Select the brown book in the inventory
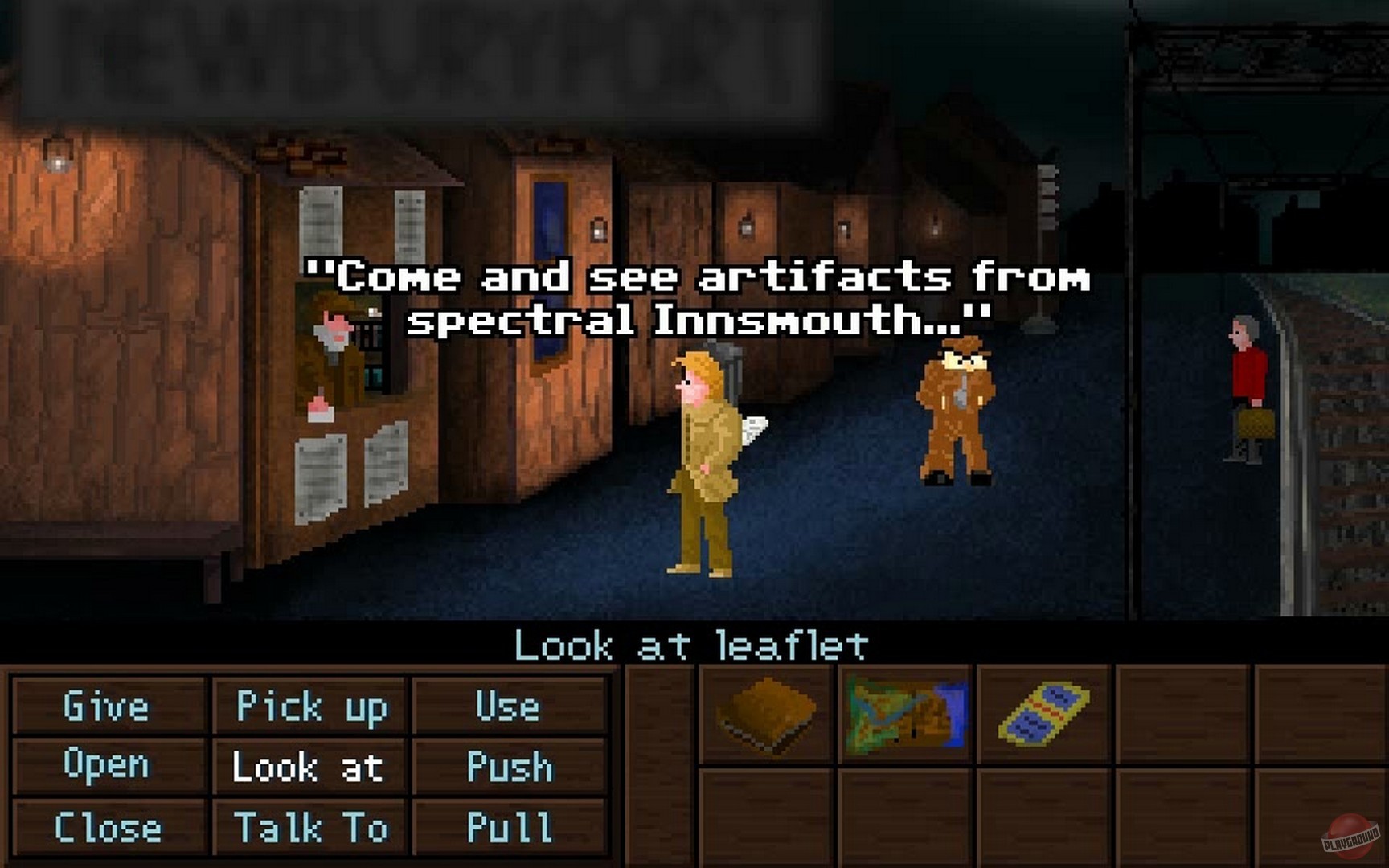Image resolution: width=1389 pixels, height=868 pixels. click(764, 714)
